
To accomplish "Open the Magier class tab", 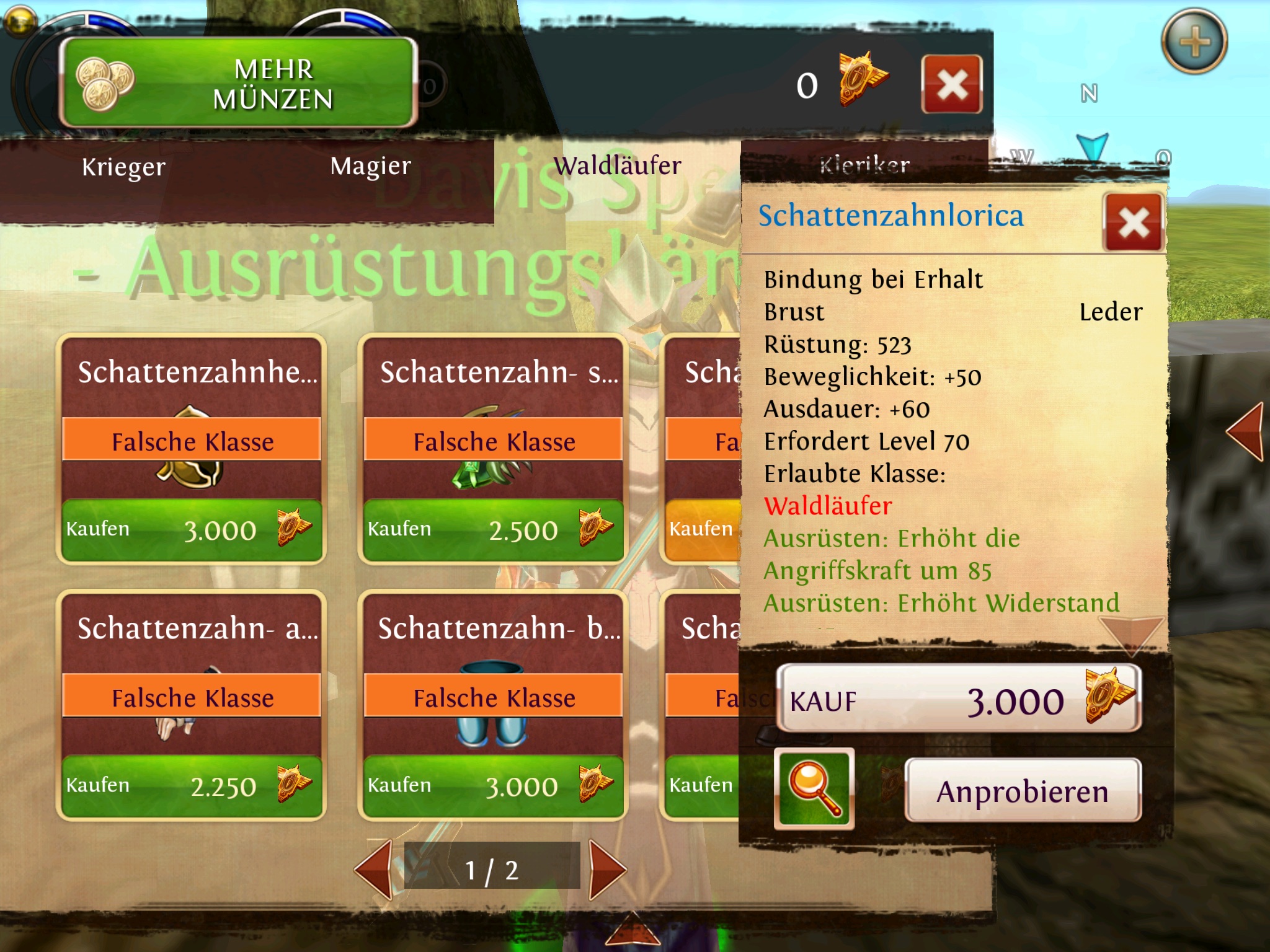I will (370, 166).
